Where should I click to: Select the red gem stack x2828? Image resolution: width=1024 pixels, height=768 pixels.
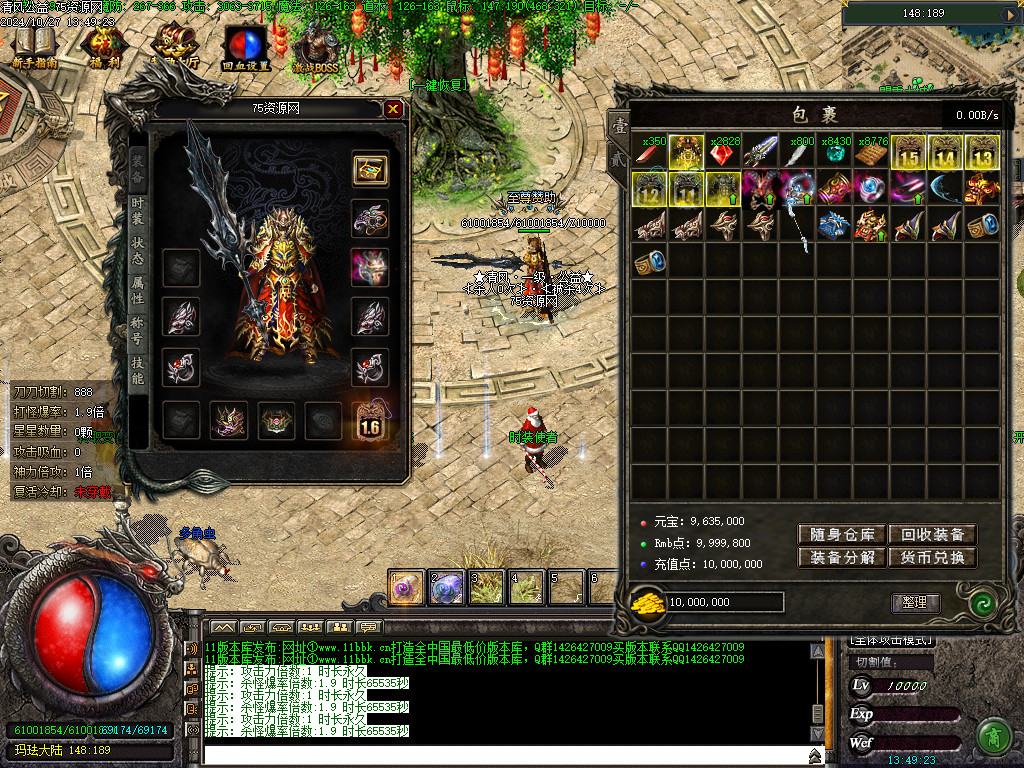(x=723, y=152)
